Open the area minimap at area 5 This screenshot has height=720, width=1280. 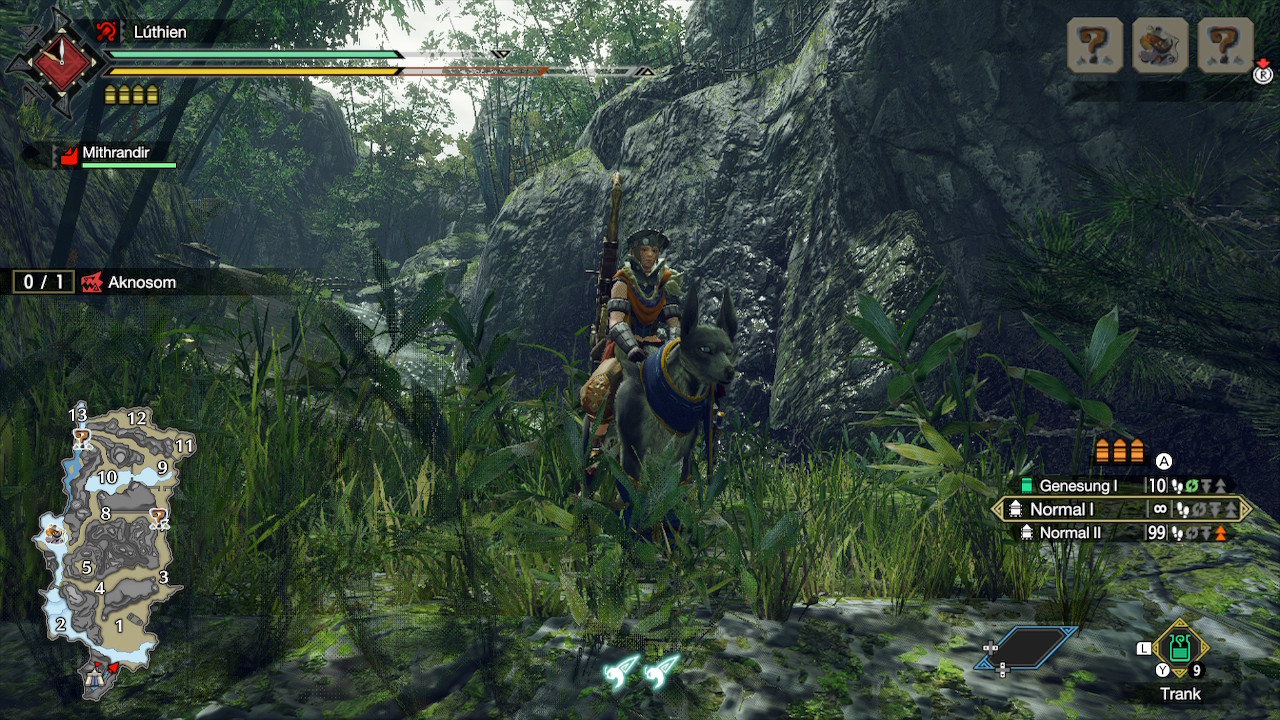point(87,567)
